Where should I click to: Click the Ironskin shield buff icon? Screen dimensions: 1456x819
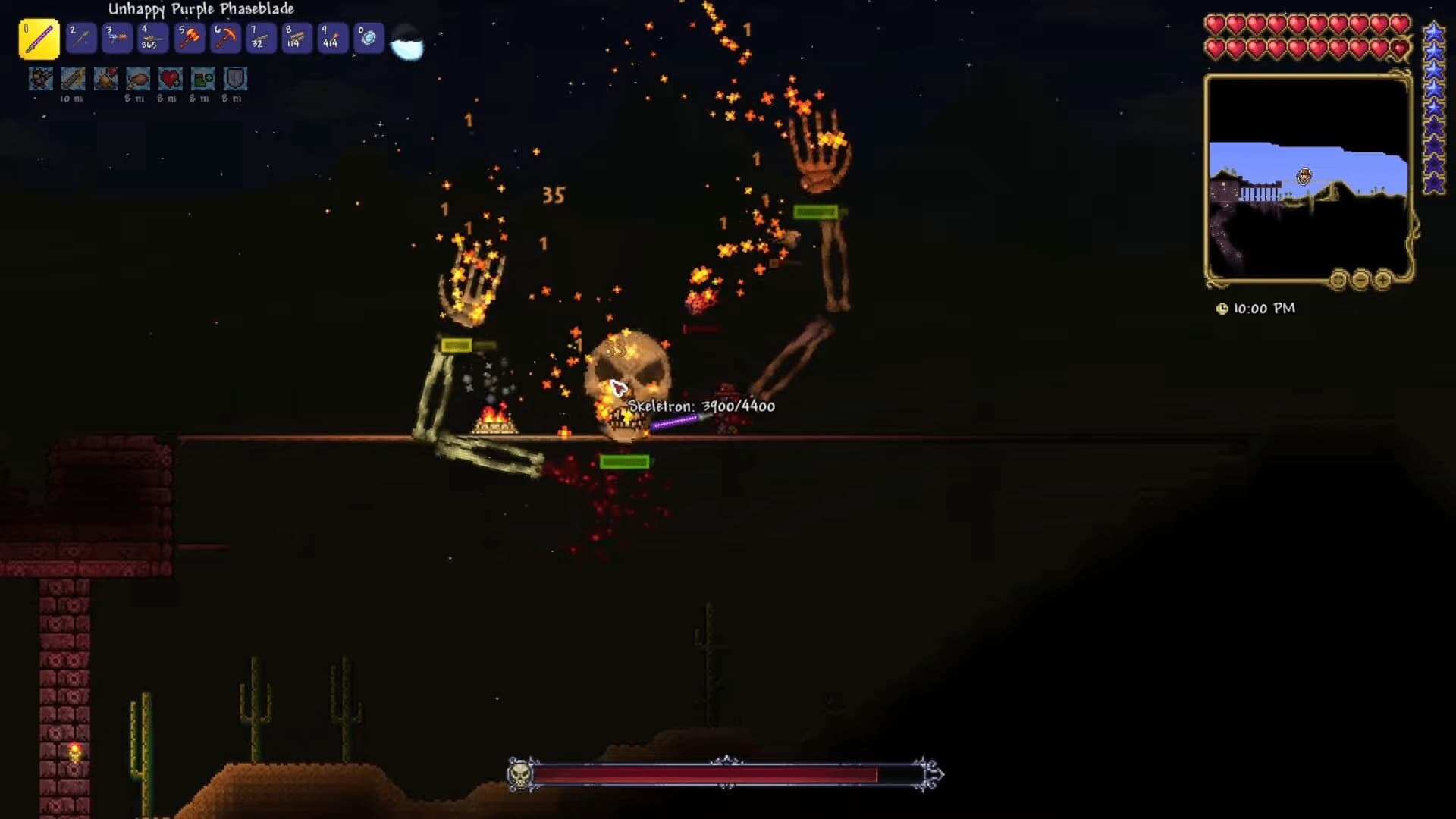click(235, 79)
